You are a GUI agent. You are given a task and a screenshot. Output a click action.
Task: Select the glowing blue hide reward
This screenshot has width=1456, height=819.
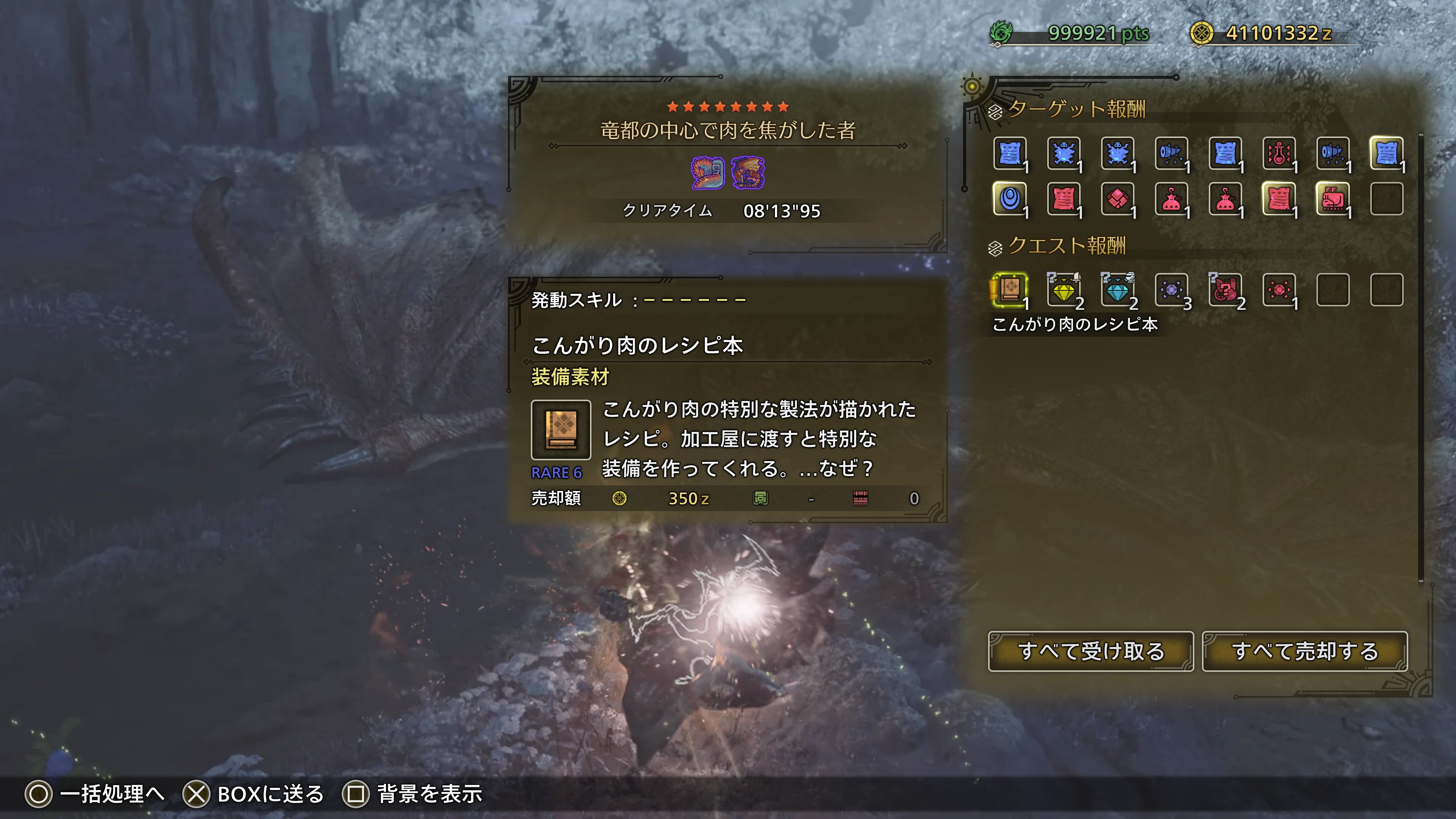point(1387,153)
